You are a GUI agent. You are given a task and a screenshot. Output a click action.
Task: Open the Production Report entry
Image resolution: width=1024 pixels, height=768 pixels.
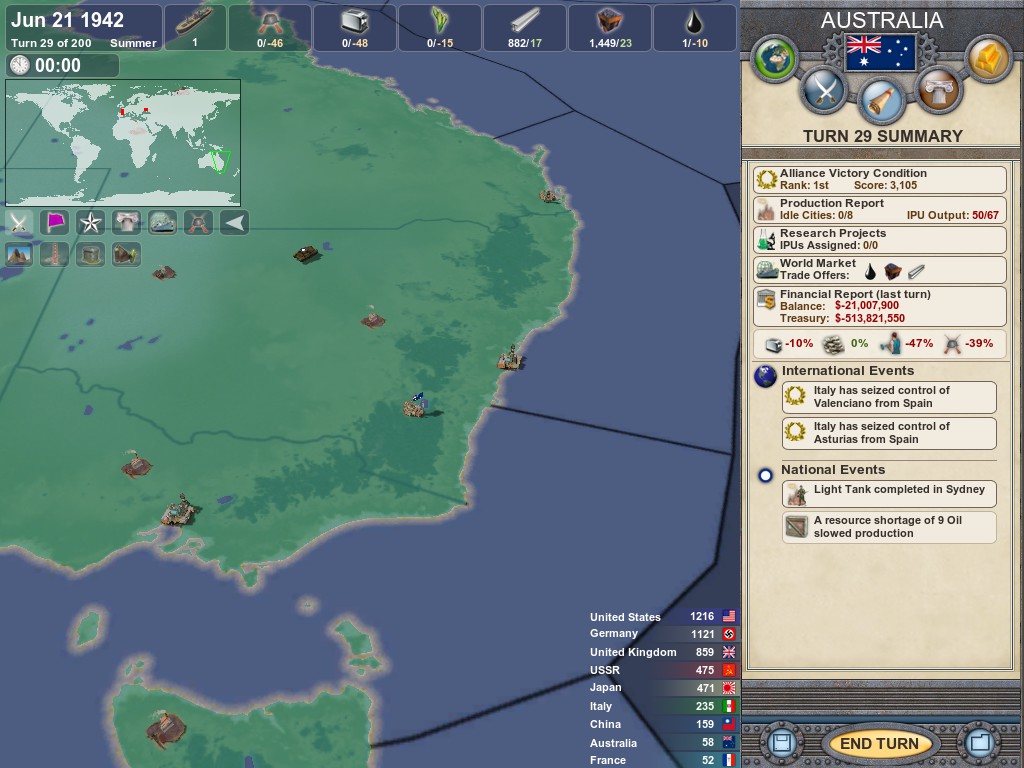[879, 209]
